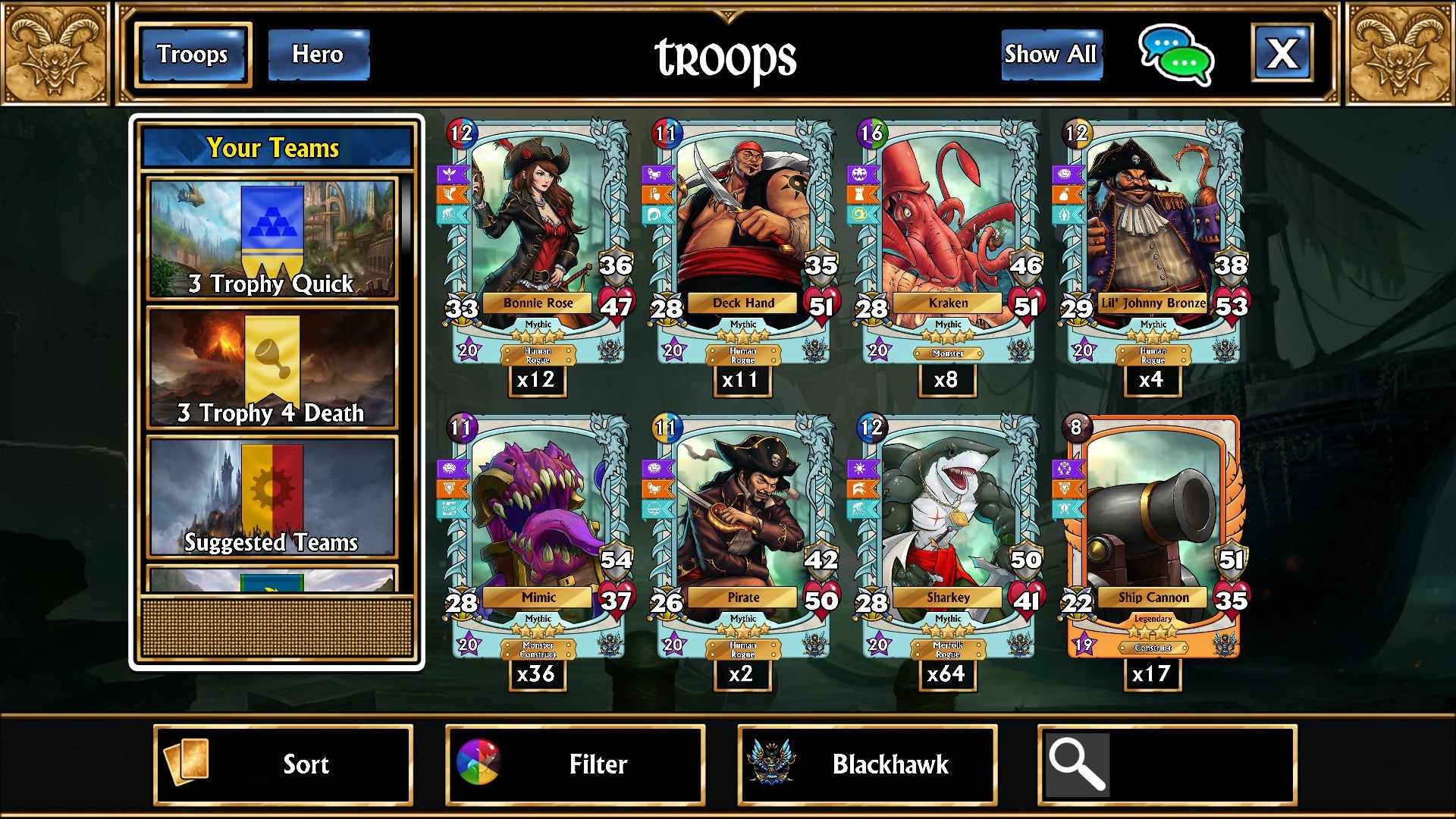Image resolution: width=1456 pixels, height=819 pixels.
Task: Open the troop Filter menu
Action: click(x=576, y=764)
